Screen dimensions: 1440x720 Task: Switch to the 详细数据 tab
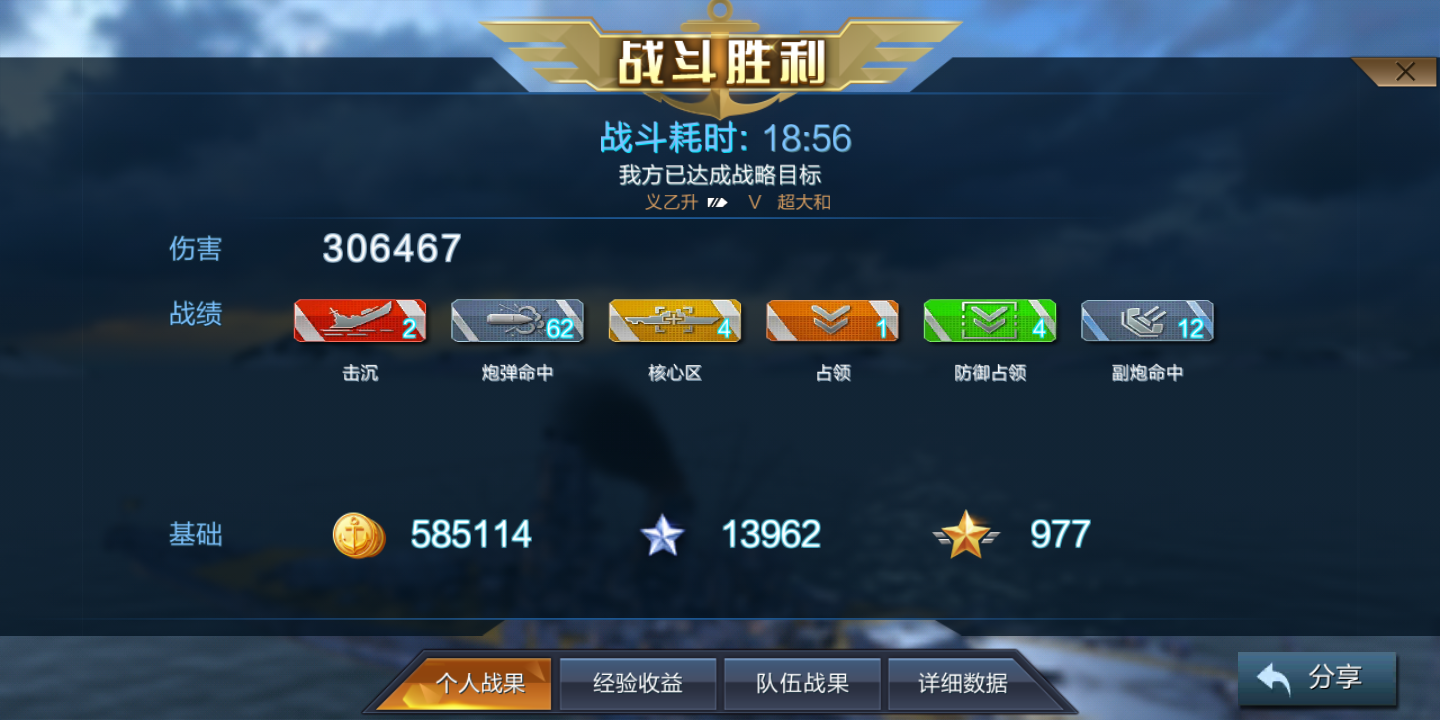point(962,683)
